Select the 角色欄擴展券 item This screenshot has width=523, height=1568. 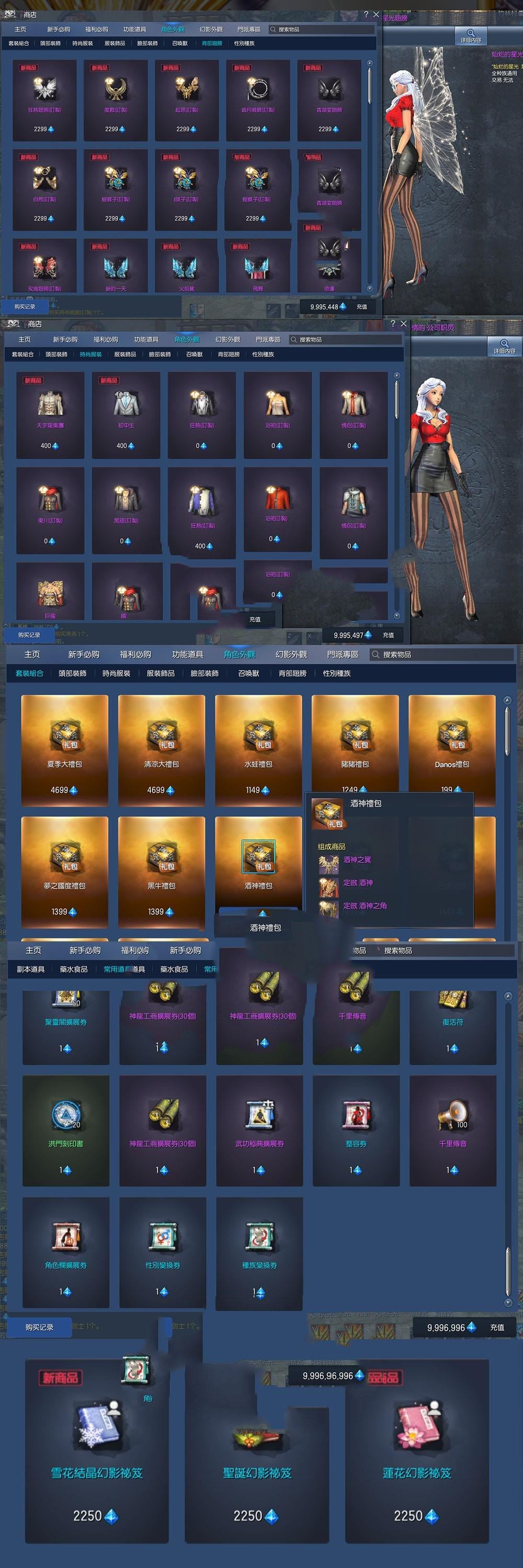66,1251
